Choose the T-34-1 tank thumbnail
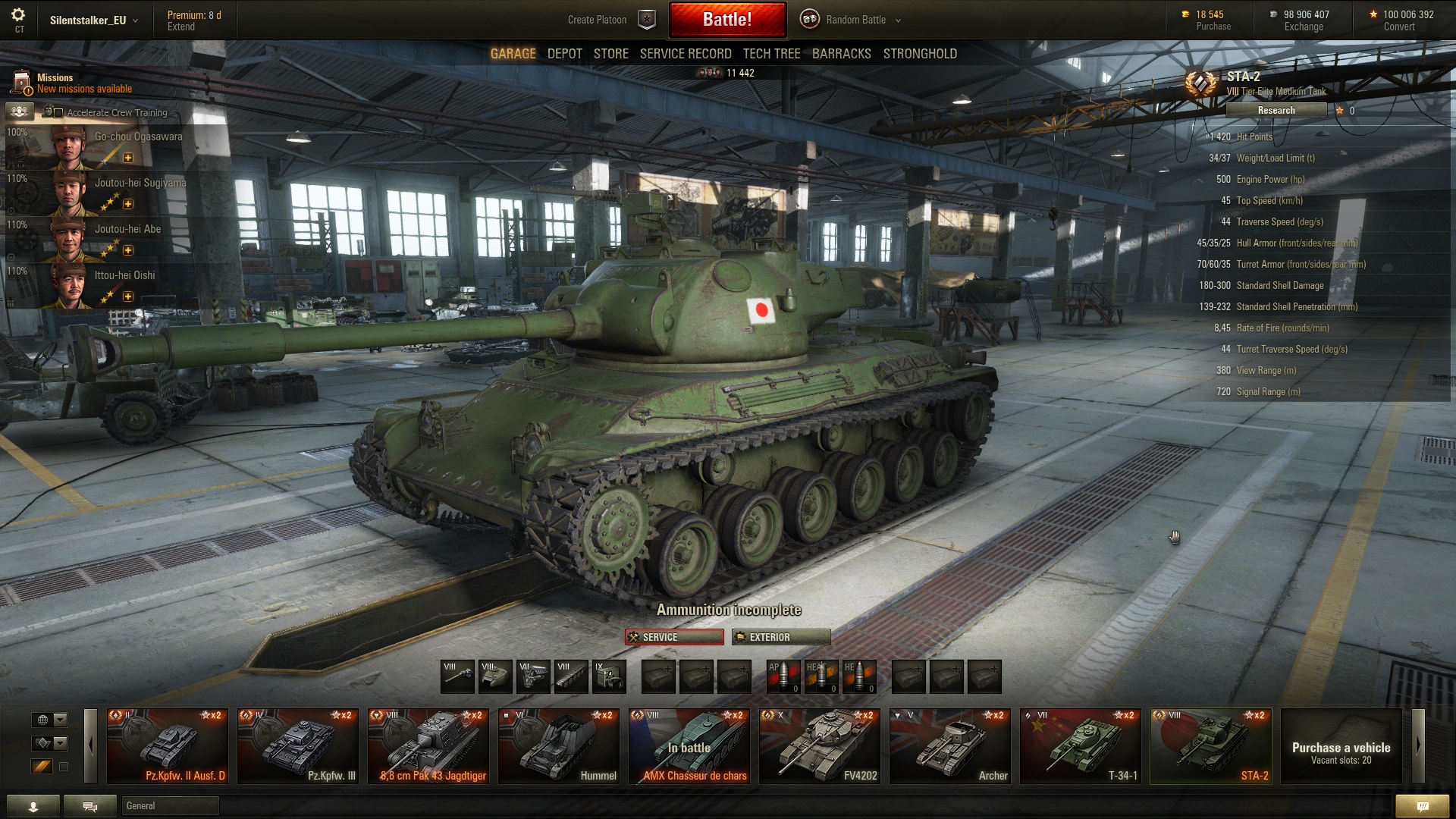The width and height of the screenshot is (1456, 819). coord(1080,746)
